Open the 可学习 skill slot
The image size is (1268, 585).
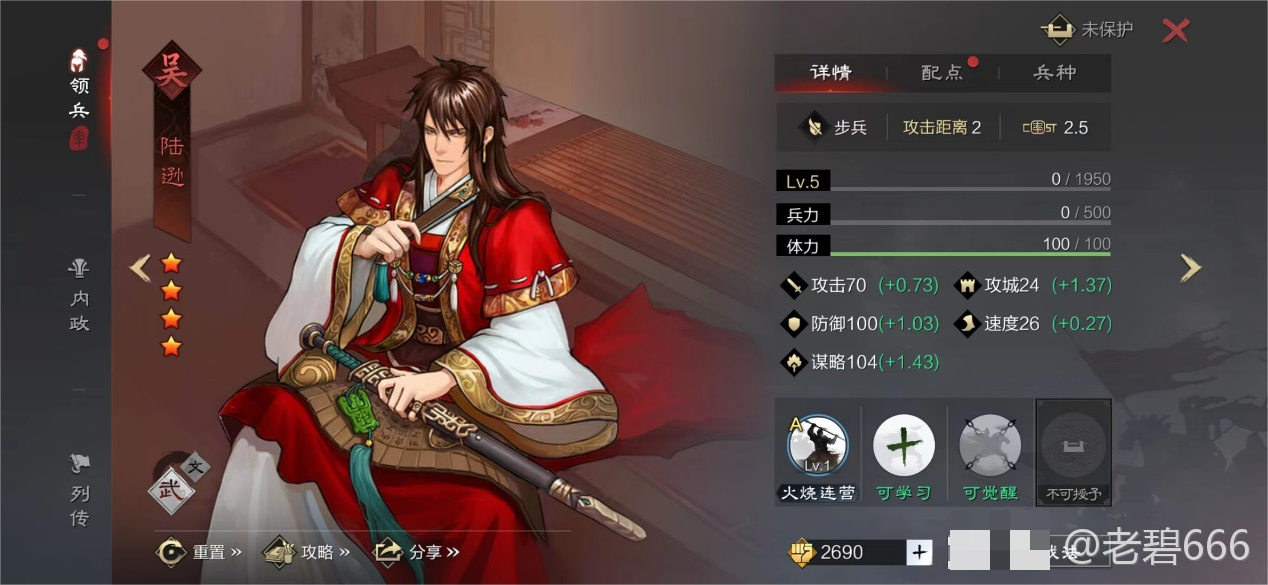[x=903, y=446]
